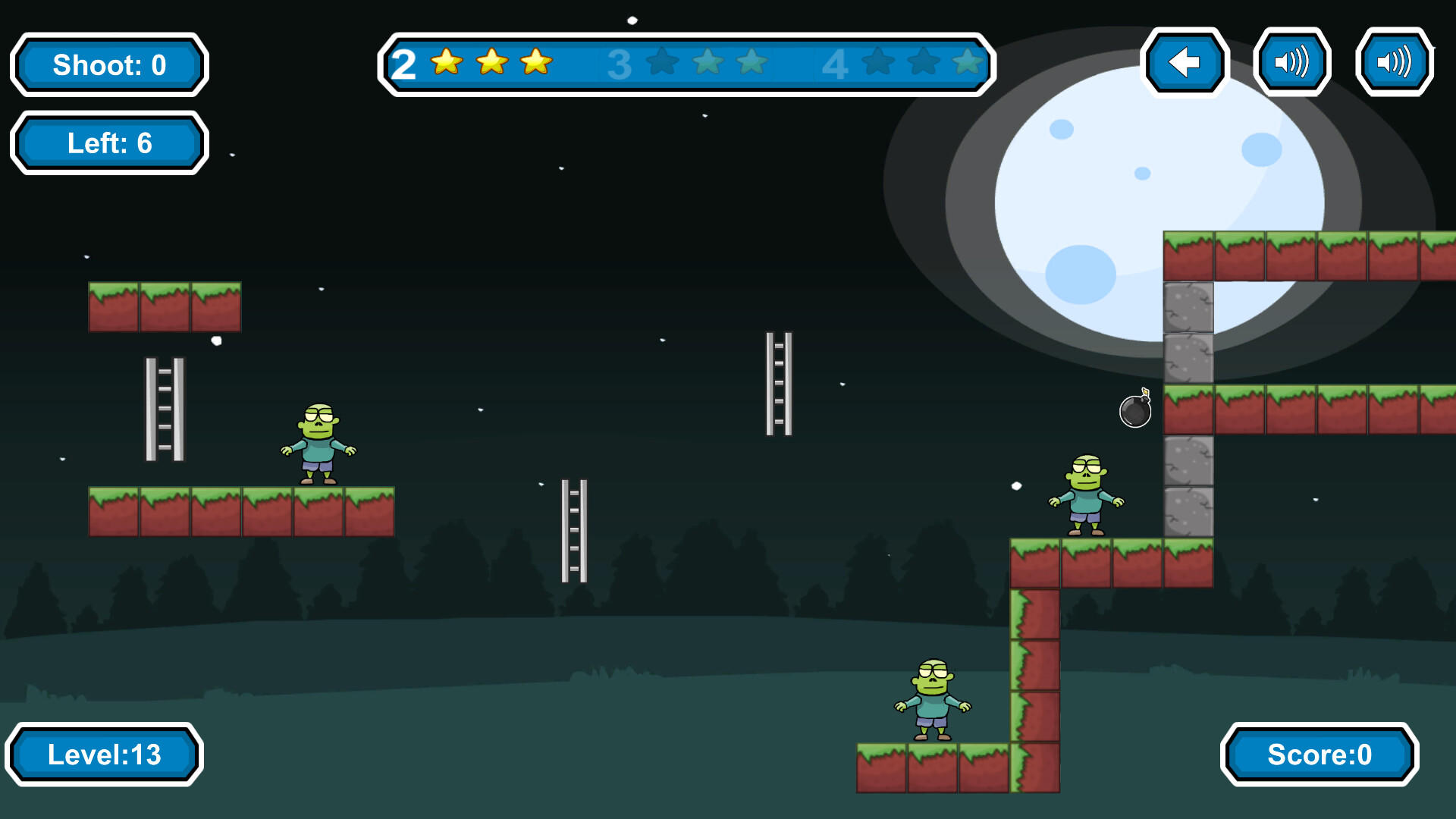Toggle the third gold star on level 2
The width and height of the screenshot is (1456, 819).
535,64
